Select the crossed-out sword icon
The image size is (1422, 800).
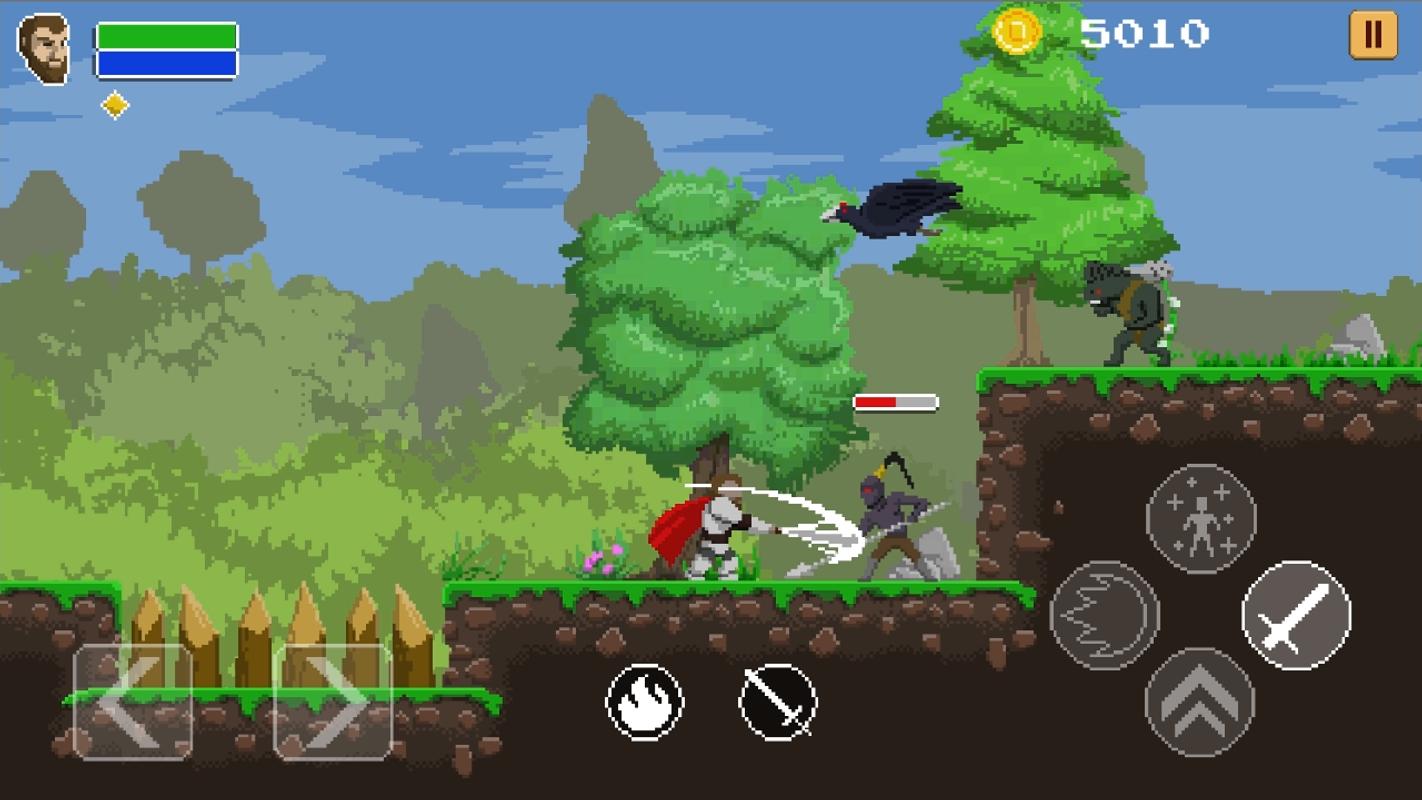pyautogui.click(x=778, y=702)
